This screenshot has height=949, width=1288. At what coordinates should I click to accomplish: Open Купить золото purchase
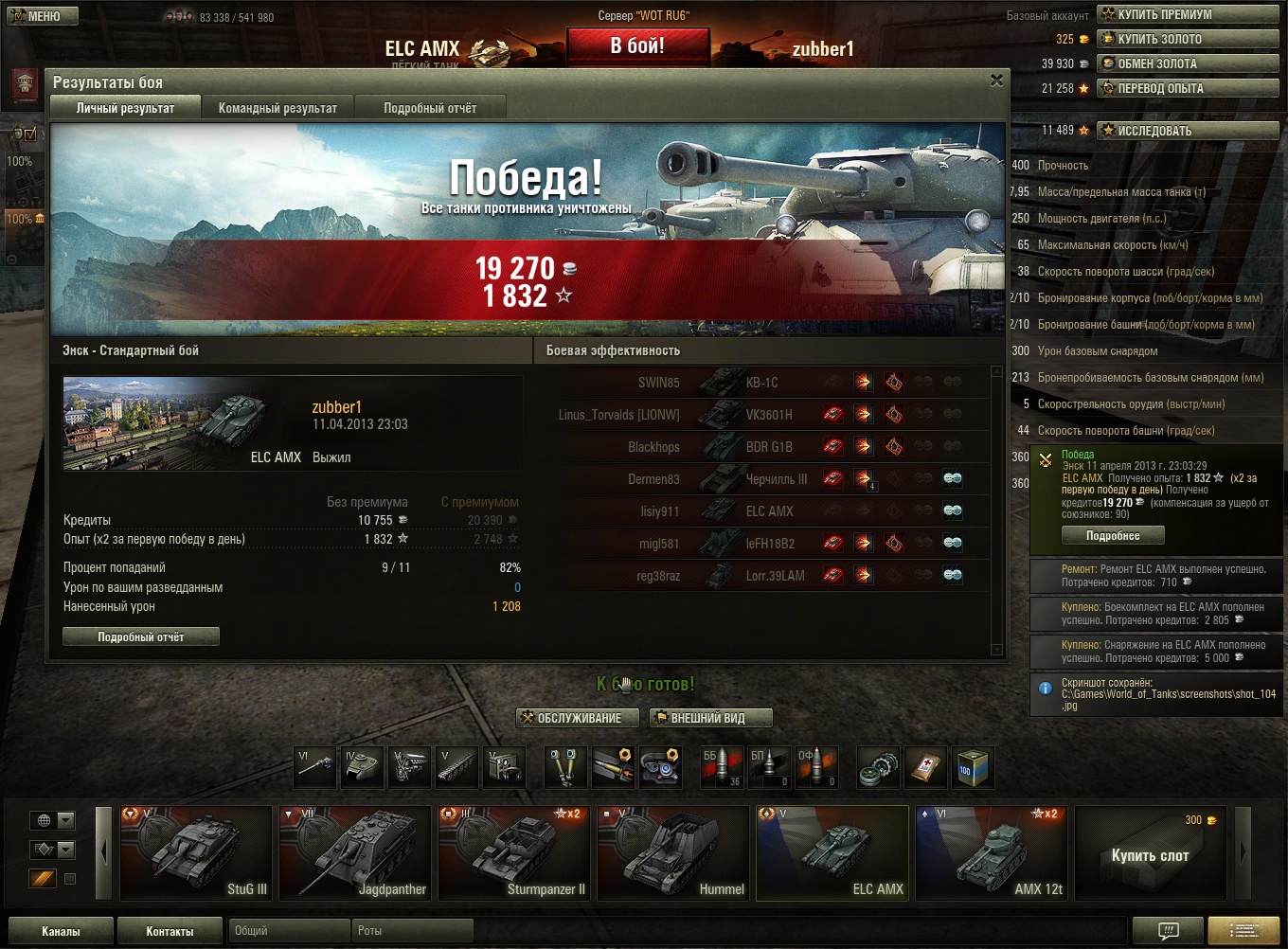[1158, 39]
